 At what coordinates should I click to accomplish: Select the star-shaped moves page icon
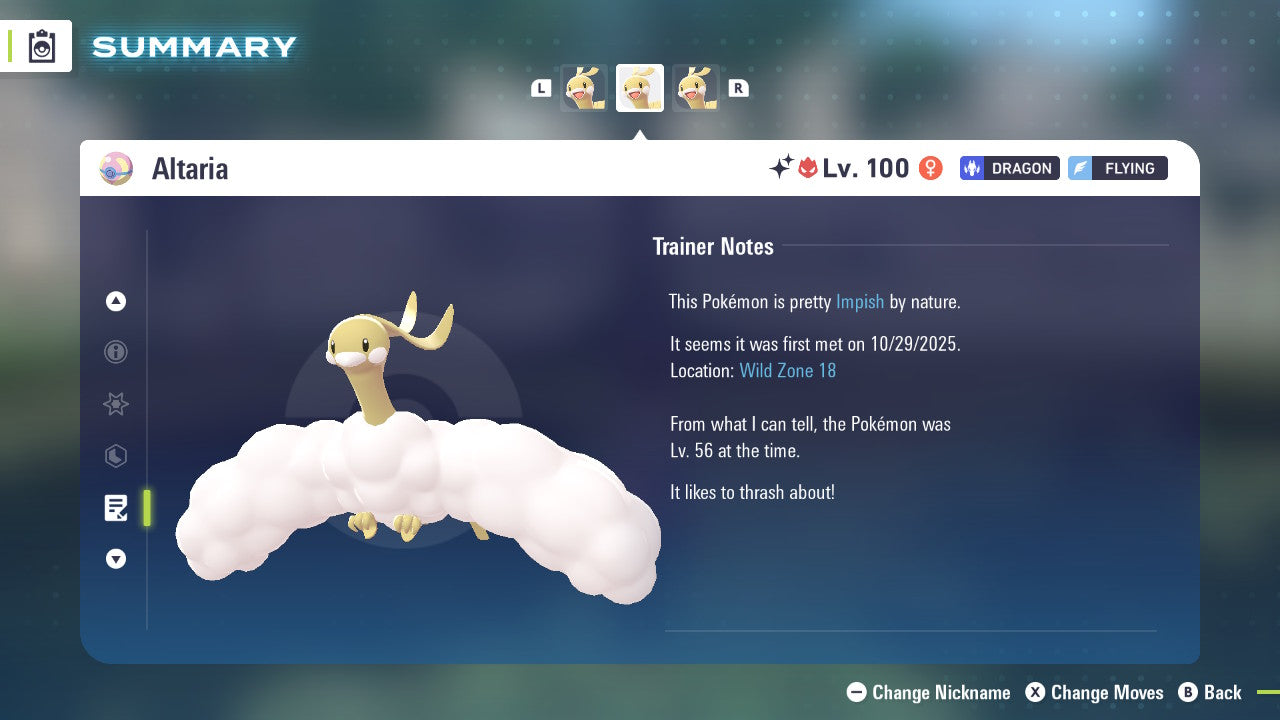tap(116, 404)
